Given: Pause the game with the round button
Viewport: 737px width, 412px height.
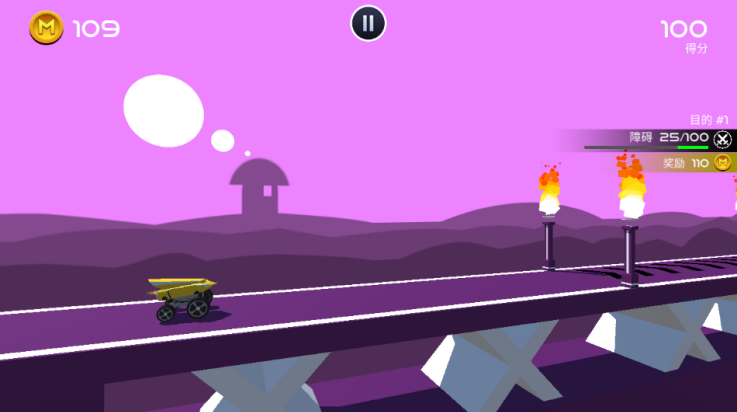Looking at the screenshot, I should (x=368, y=23).
